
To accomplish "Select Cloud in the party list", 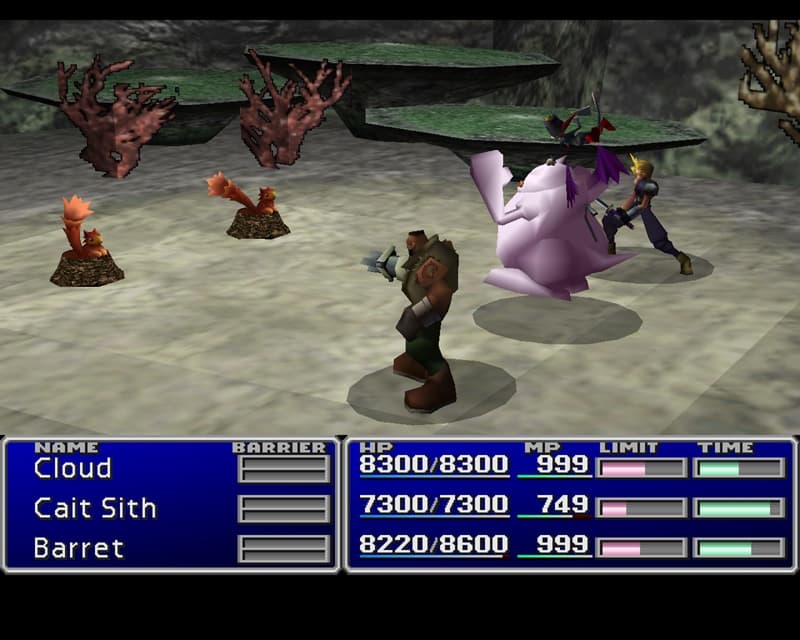I will [72, 468].
